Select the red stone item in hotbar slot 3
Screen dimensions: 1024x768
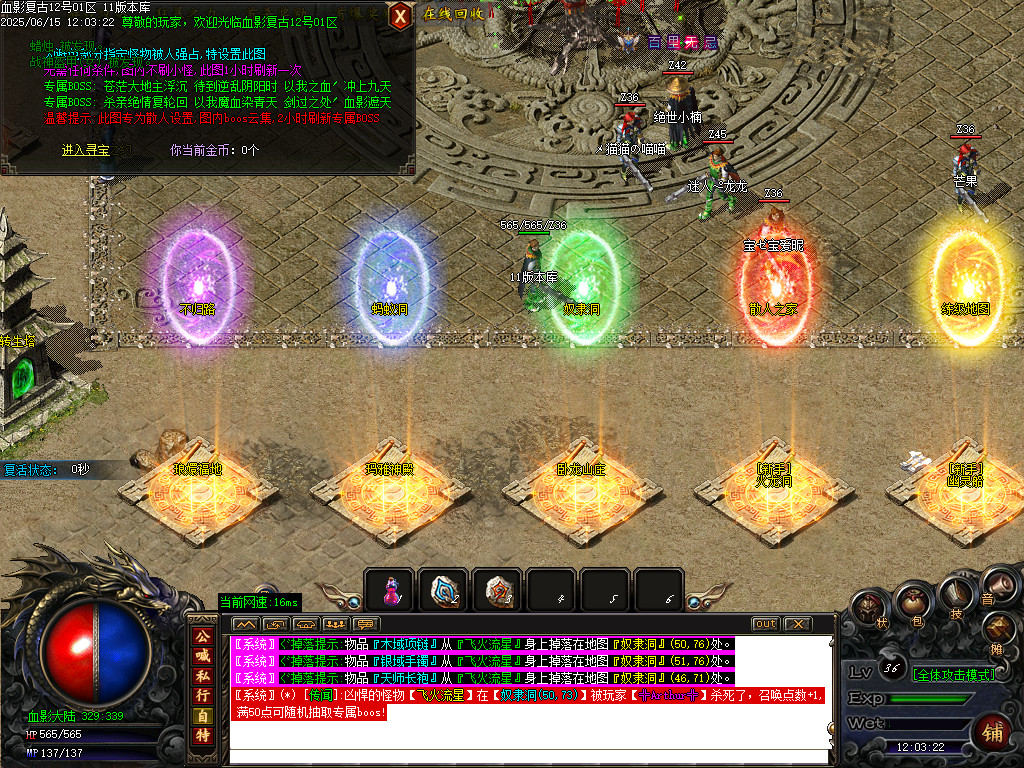[x=497, y=591]
